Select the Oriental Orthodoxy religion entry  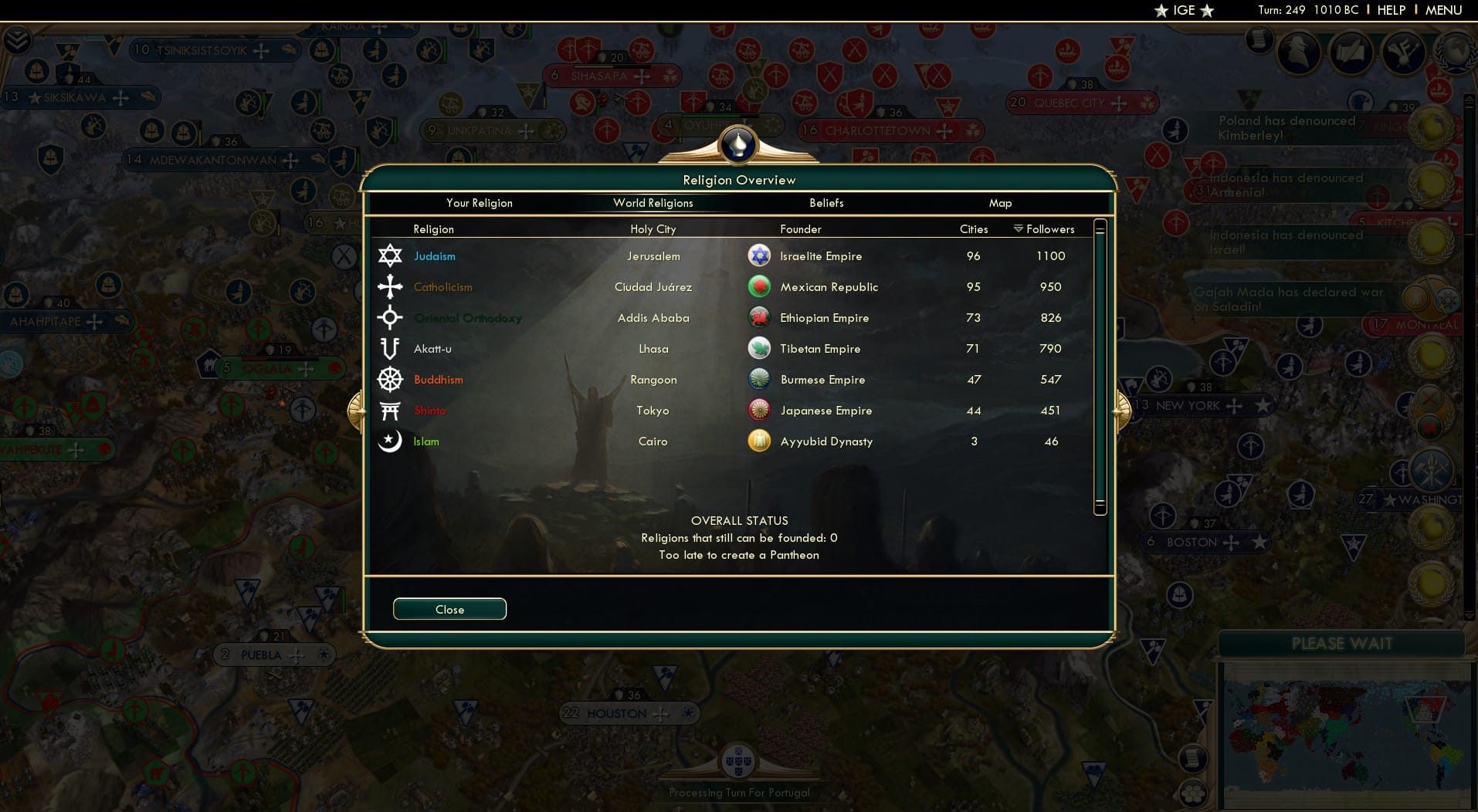pos(469,317)
